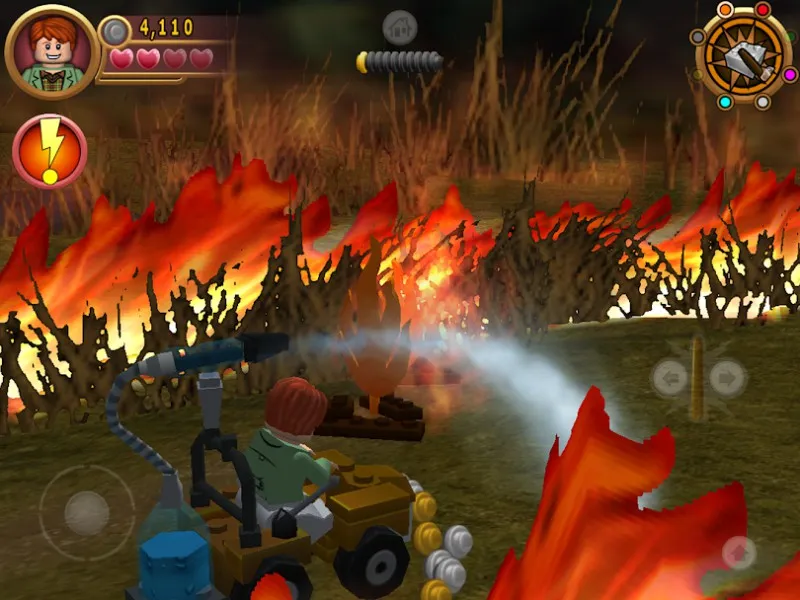The image size is (800, 600).
Task: Tap the character portrait in the corner
Action: coord(52,51)
